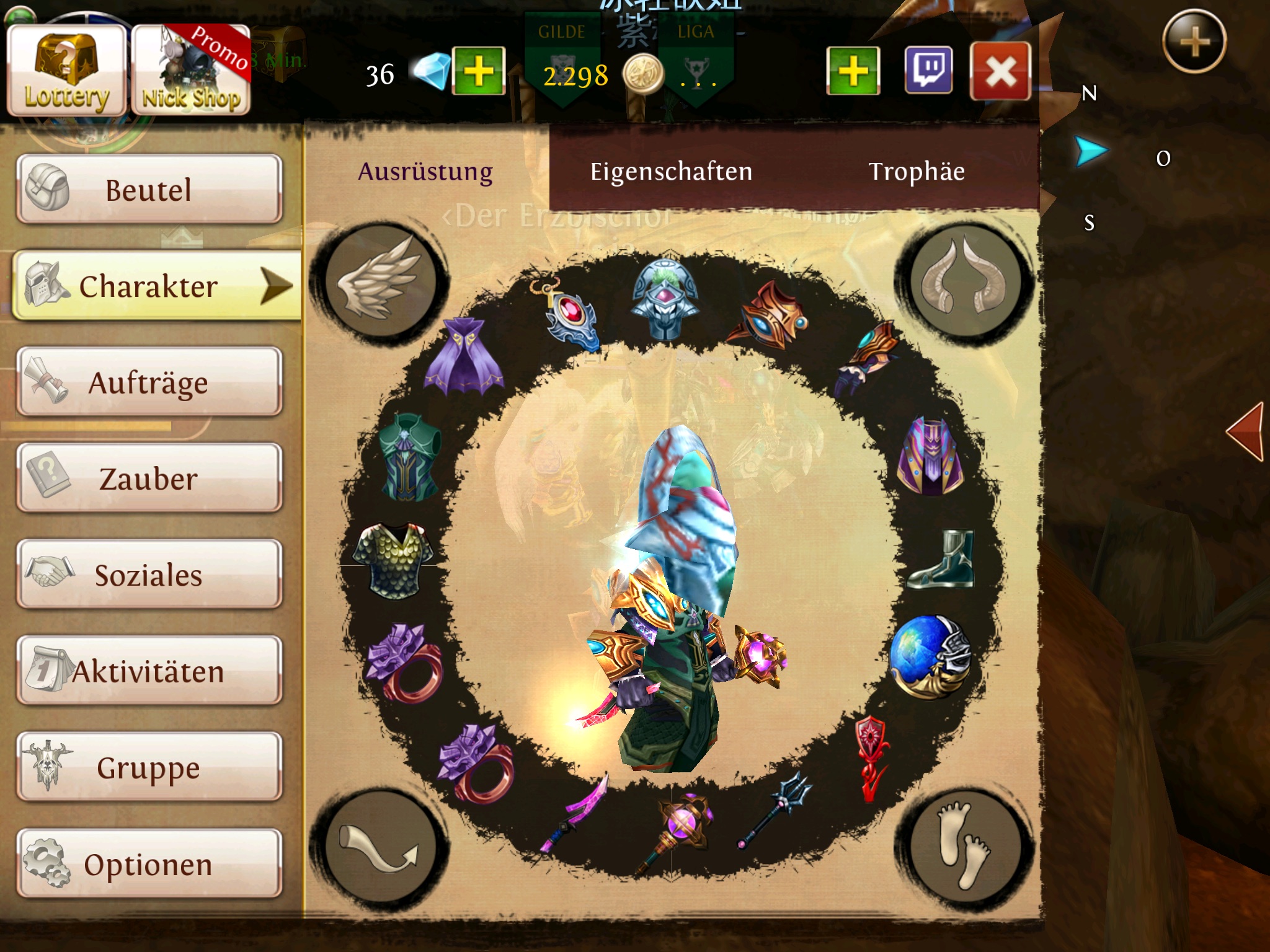The height and width of the screenshot is (952, 1270).
Task: Switch to the Trophäe tab
Action: [917, 171]
